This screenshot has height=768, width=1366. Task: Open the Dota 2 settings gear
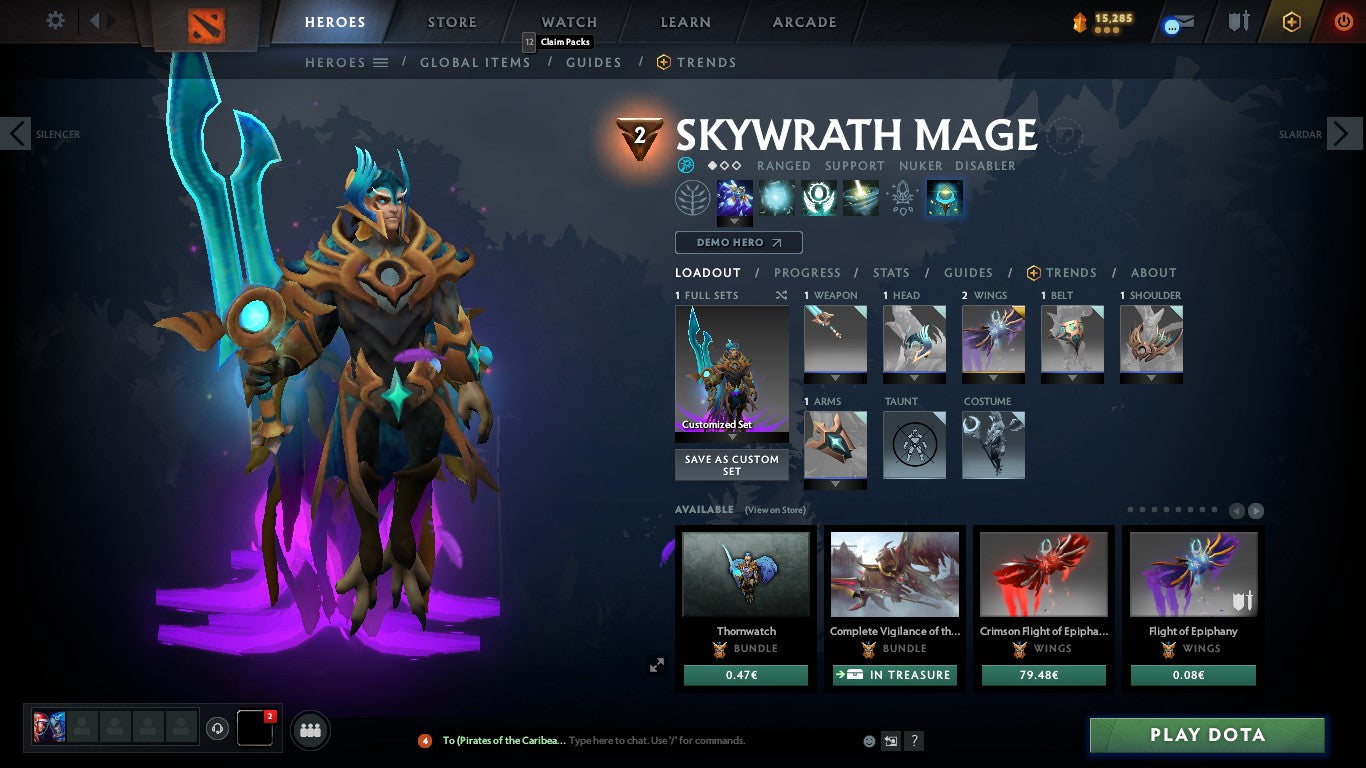click(55, 20)
